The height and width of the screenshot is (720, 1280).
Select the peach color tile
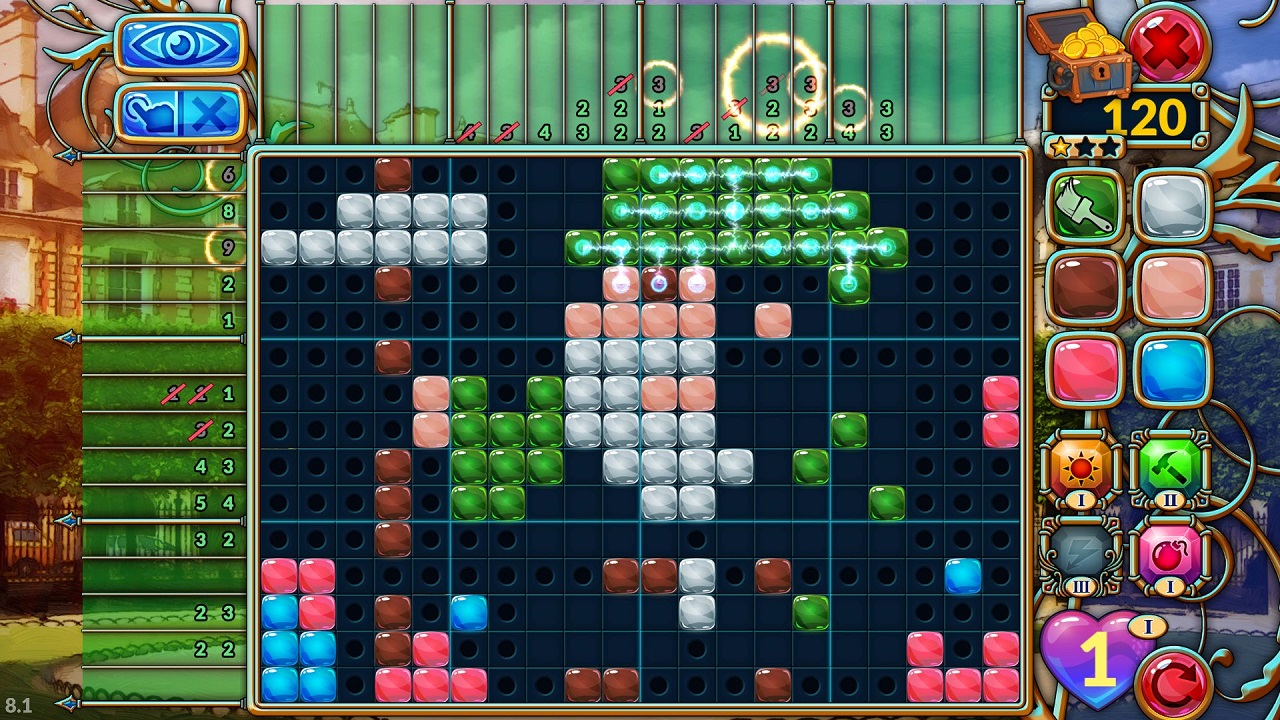(1171, 287)
